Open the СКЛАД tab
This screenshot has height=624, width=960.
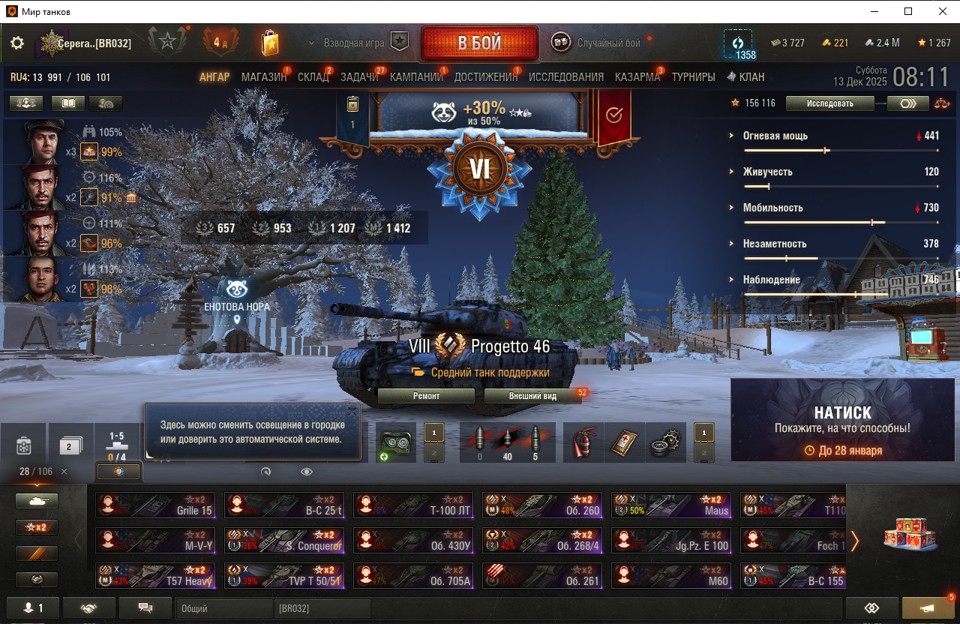[x=313, y=77]
